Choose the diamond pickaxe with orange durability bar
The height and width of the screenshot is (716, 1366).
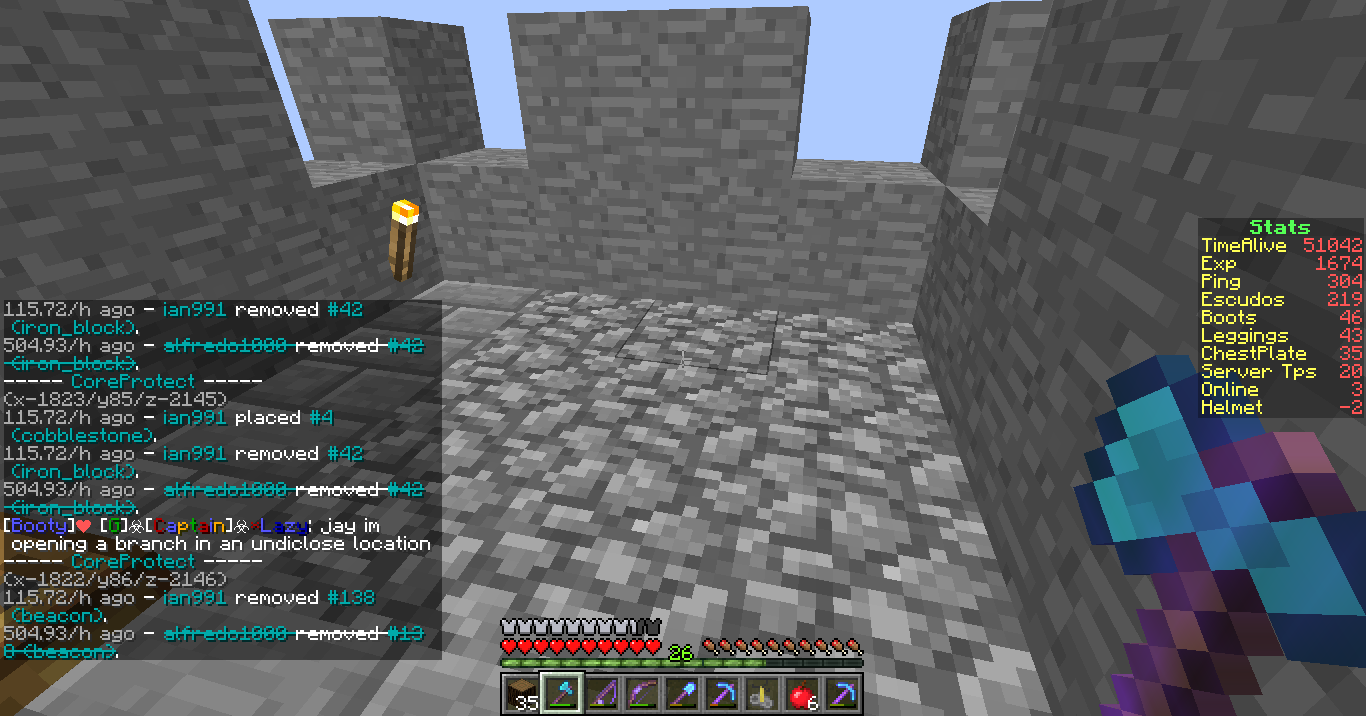point(720,694)
